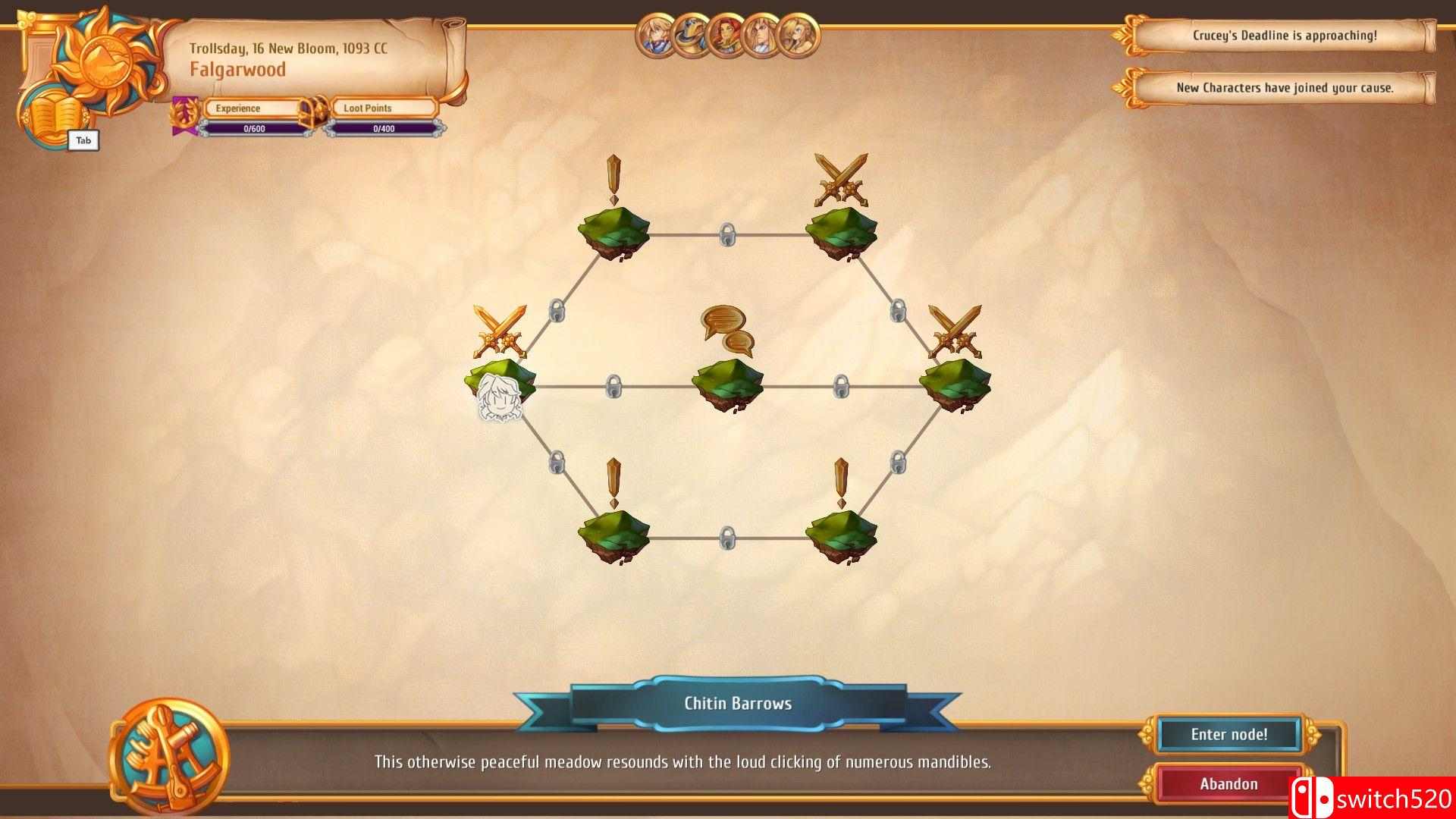Select the bird-headed character portrait
Viewport: 1456px width, 819px height.
(x=692, y=36)
